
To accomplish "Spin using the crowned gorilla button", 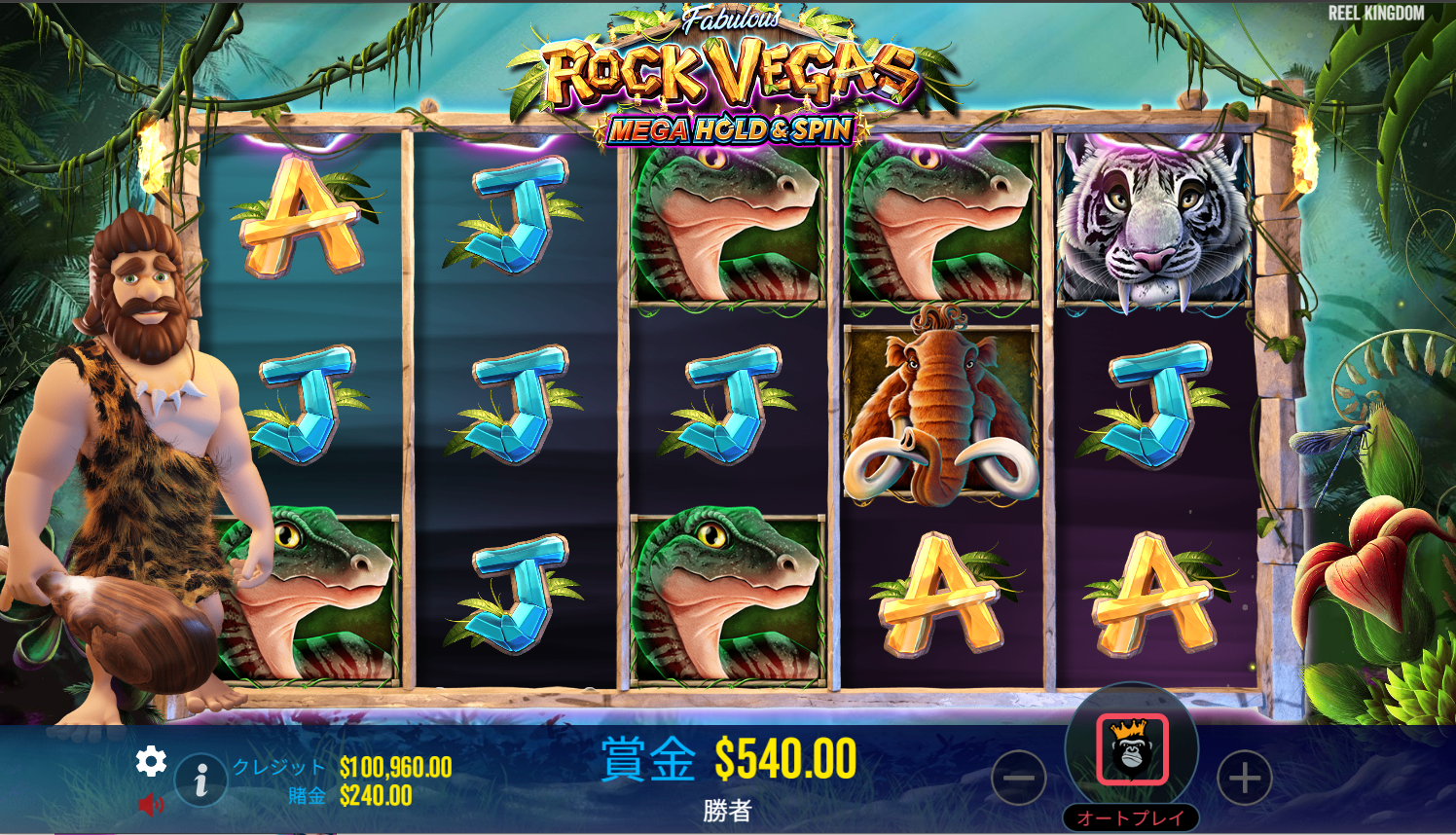I will point(1132,749).
